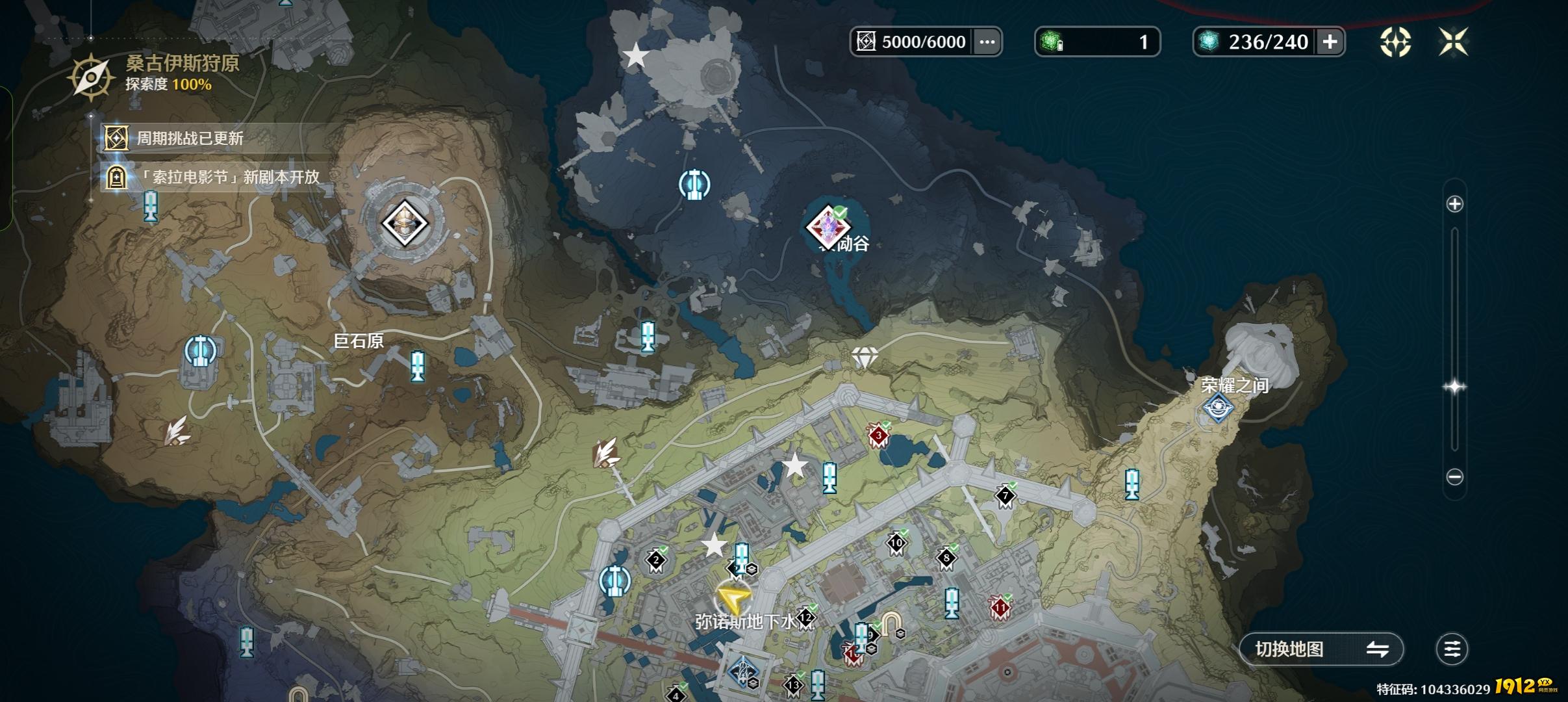Image resolution: width=1568 pixels, height=702 pixels.
Task: Zoom out the map with the minus button
Action: coord(1454,477)
